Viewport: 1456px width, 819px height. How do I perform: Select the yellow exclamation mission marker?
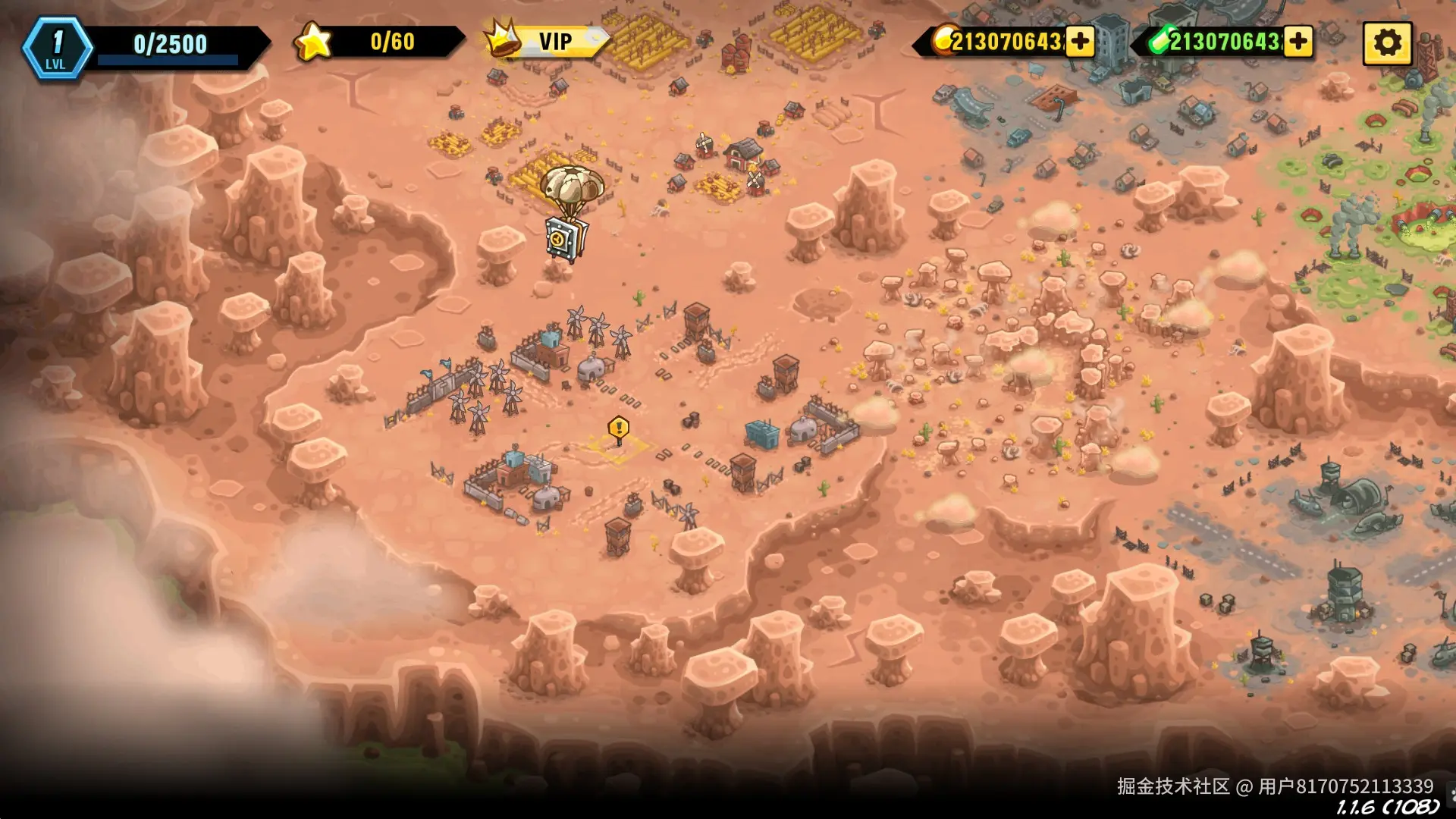[619, 429]
